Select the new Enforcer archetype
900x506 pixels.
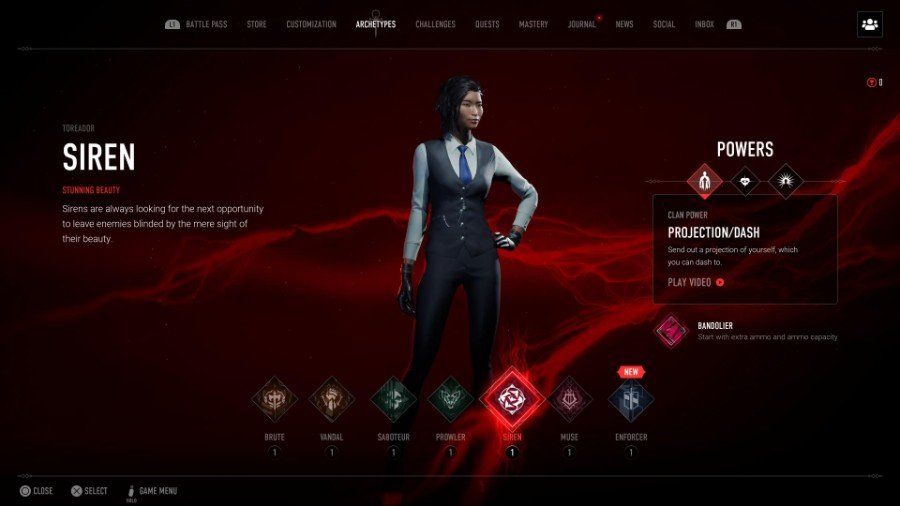tap(631, 400)
